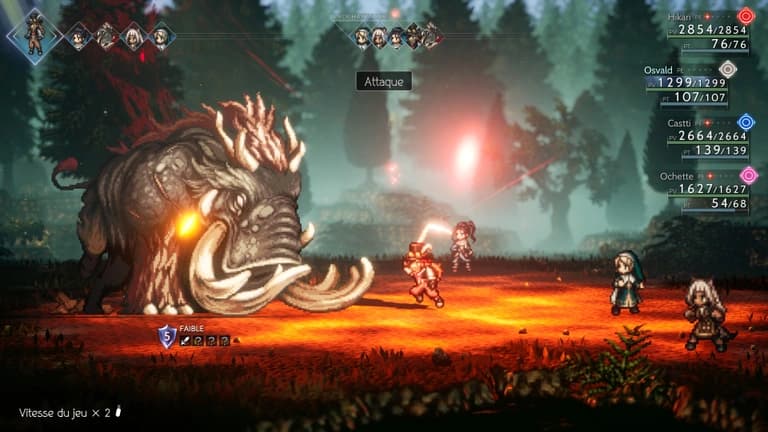Click Castti's blue latent power orb
Screen dimensions: 768x432
[x=746, y=122]
